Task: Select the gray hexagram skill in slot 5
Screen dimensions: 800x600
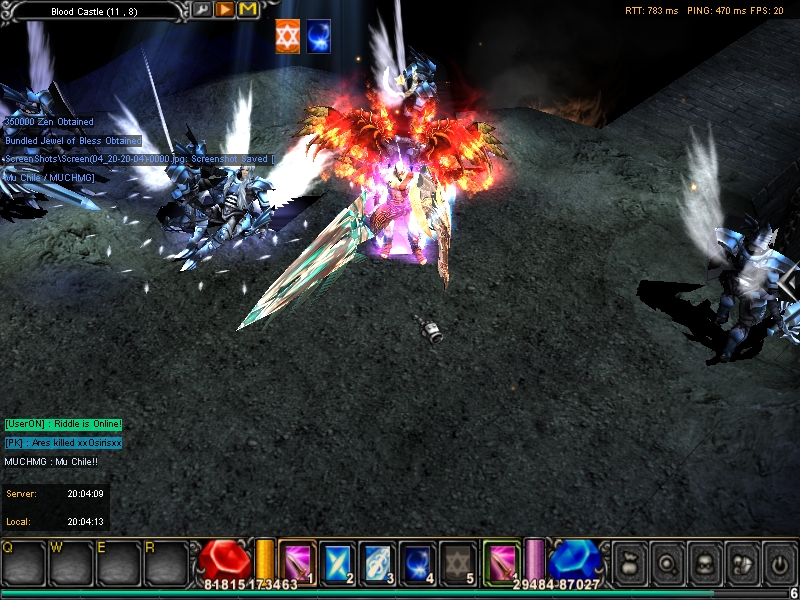Action: click(456, 562)
